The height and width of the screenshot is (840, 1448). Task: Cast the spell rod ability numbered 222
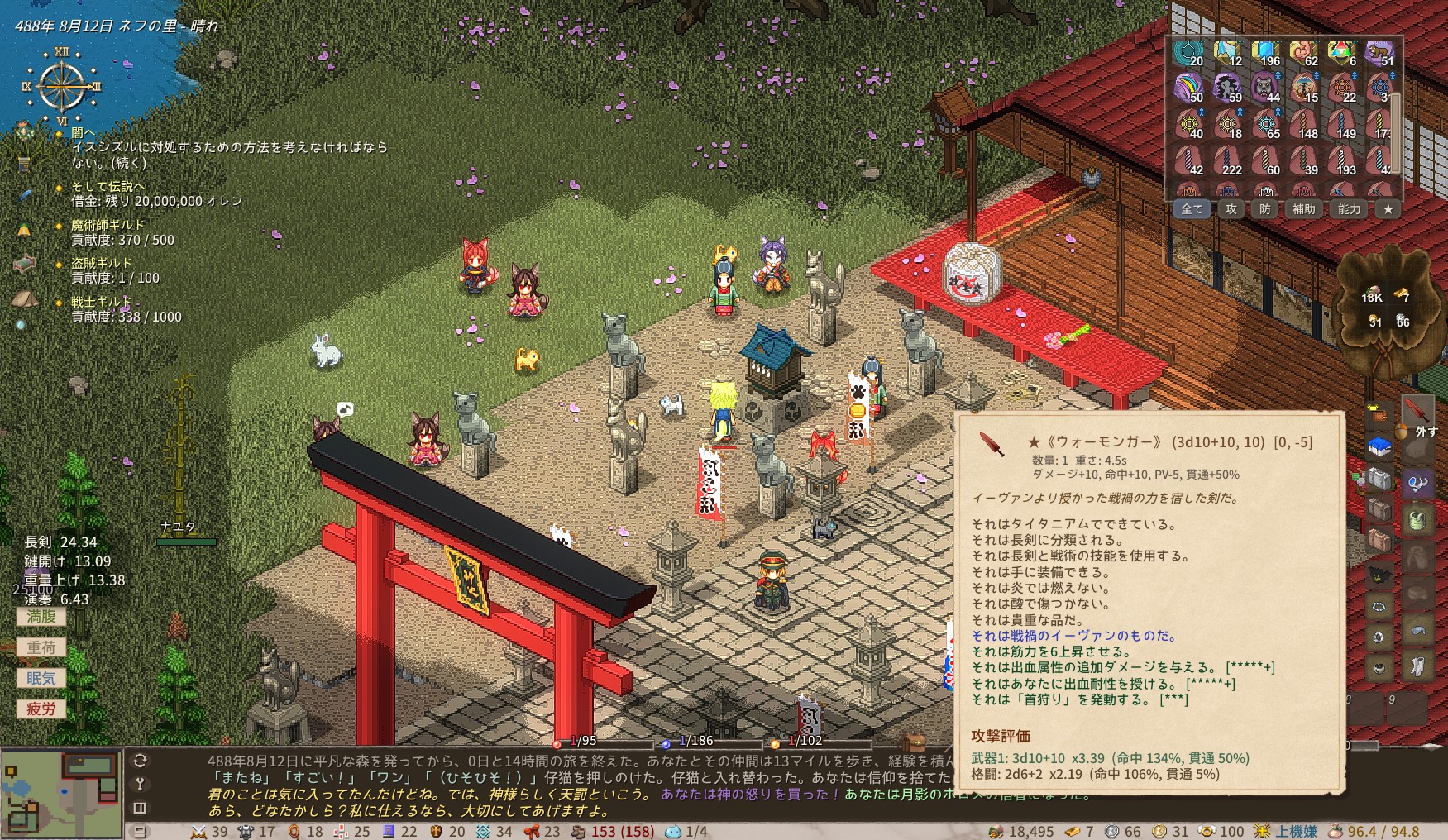tap(1227, 160)
